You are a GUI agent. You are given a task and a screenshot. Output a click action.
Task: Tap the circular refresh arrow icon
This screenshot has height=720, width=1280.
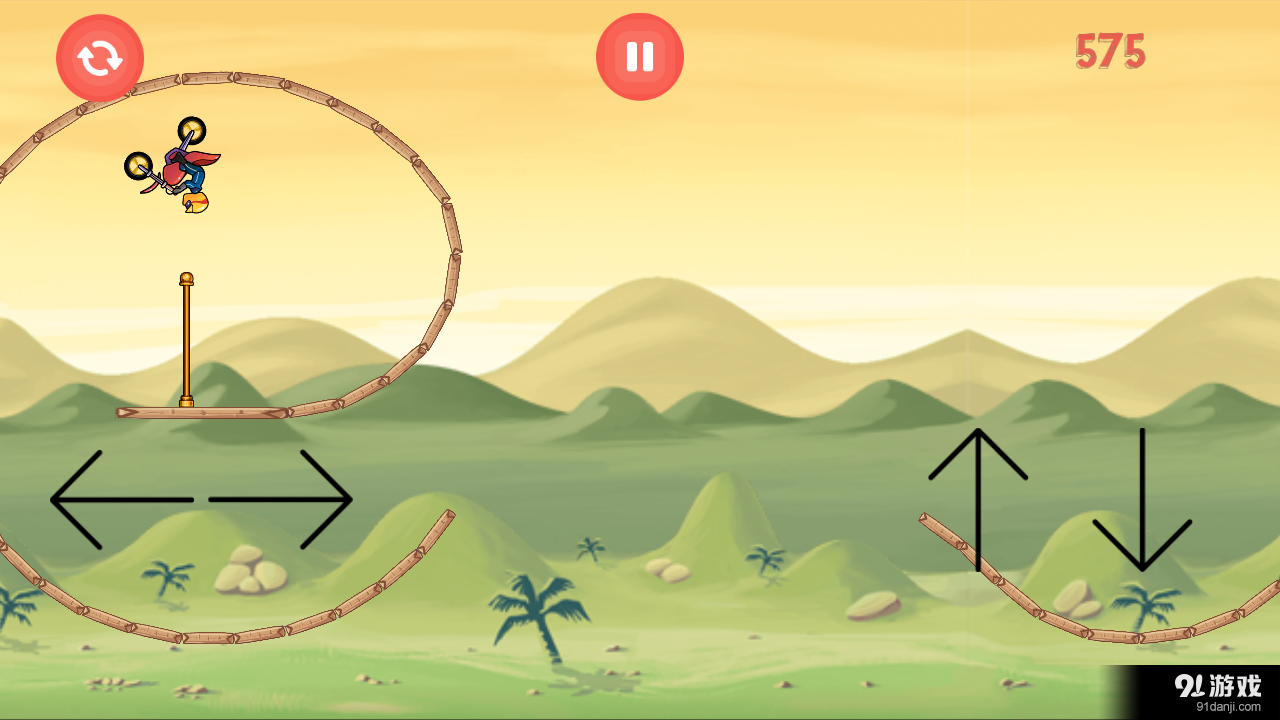coord(100,58)
